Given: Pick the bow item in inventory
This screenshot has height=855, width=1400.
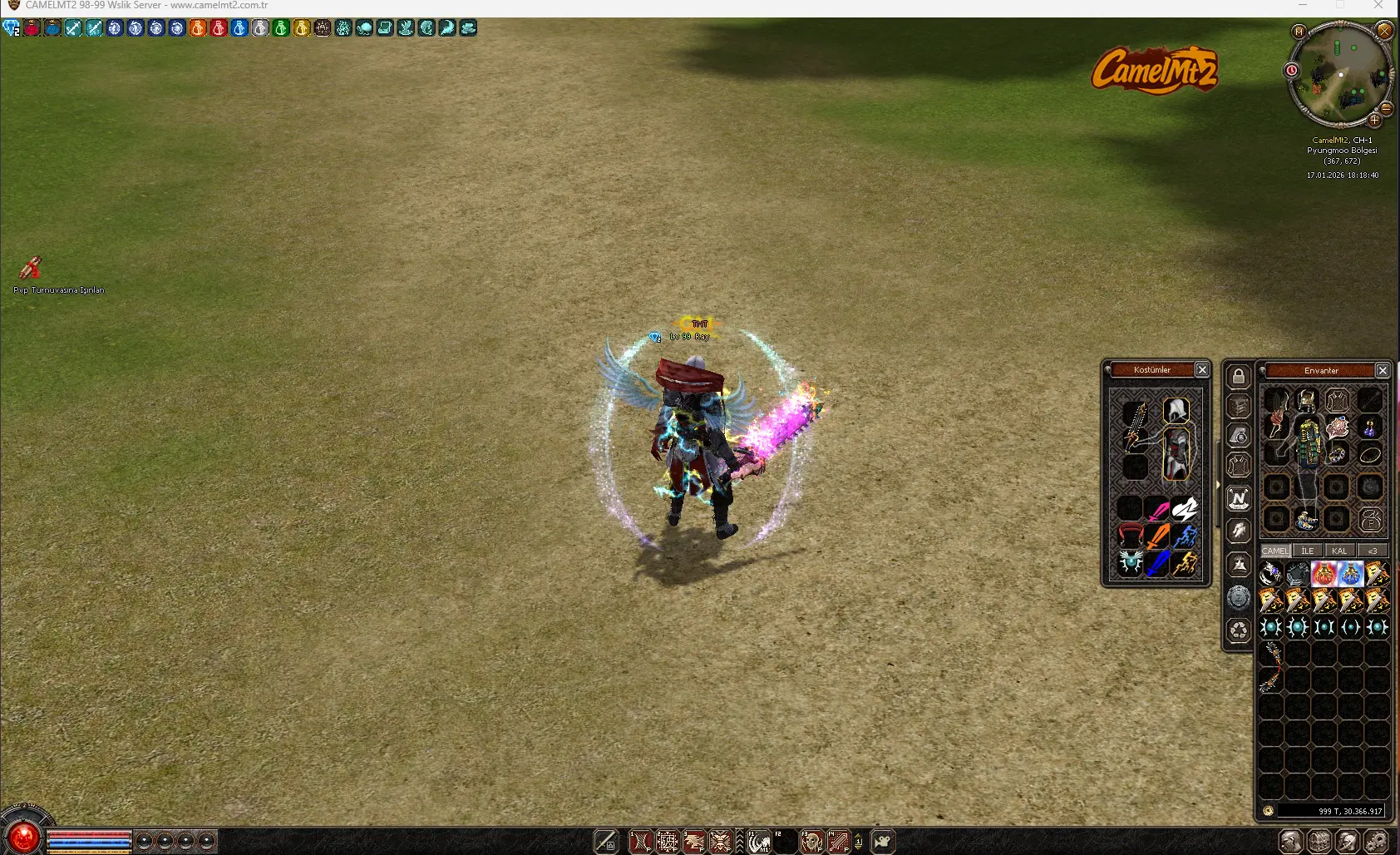Looking at the screenshot, I should point(1271,667).
